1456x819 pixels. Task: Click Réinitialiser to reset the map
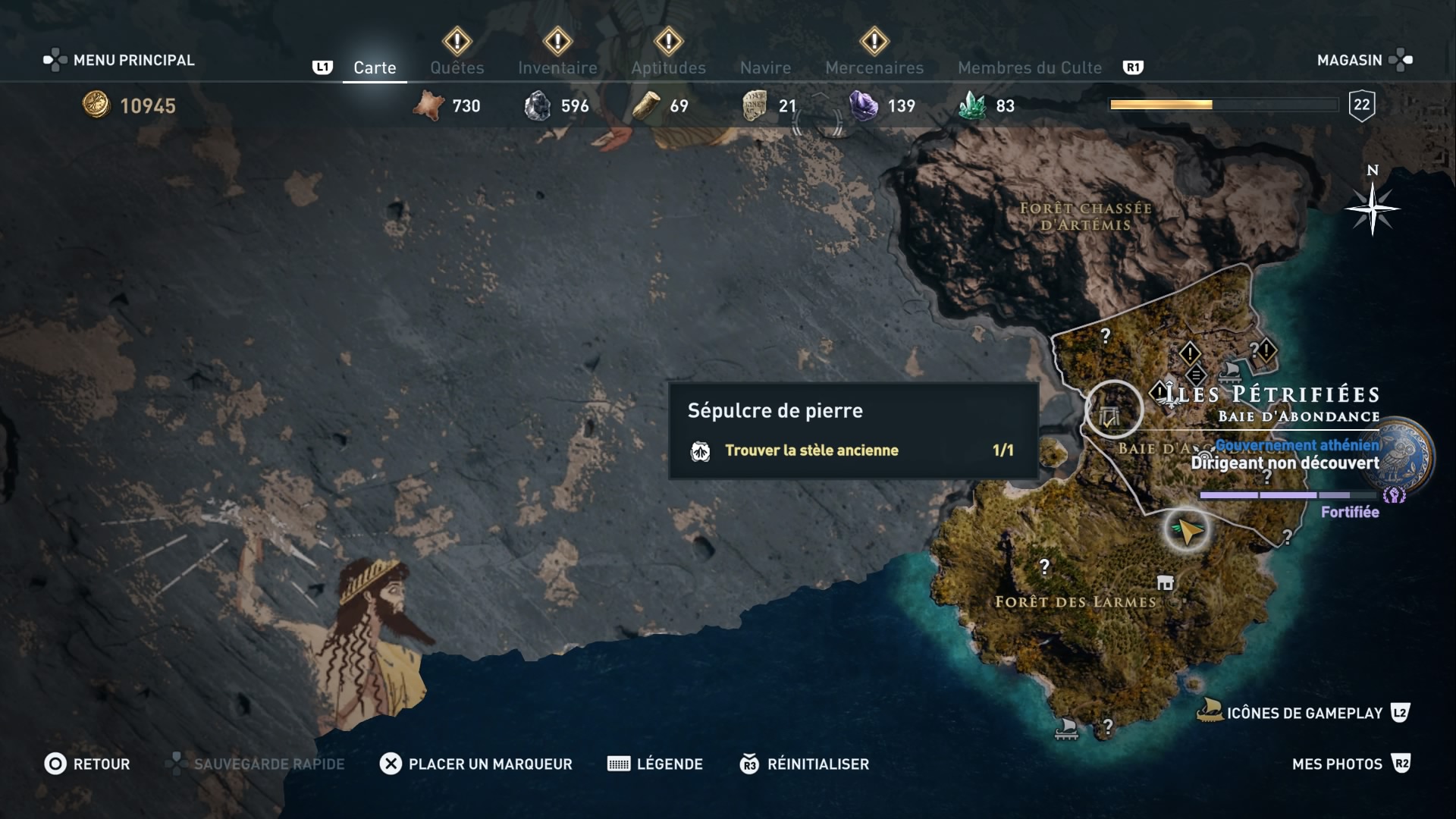pyautogui.click(x=805, y=764)
